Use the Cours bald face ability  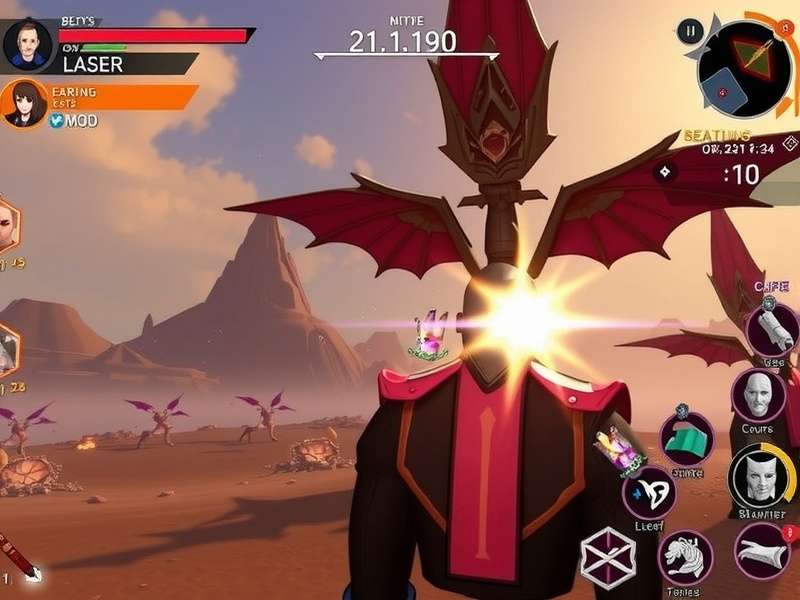758,395
